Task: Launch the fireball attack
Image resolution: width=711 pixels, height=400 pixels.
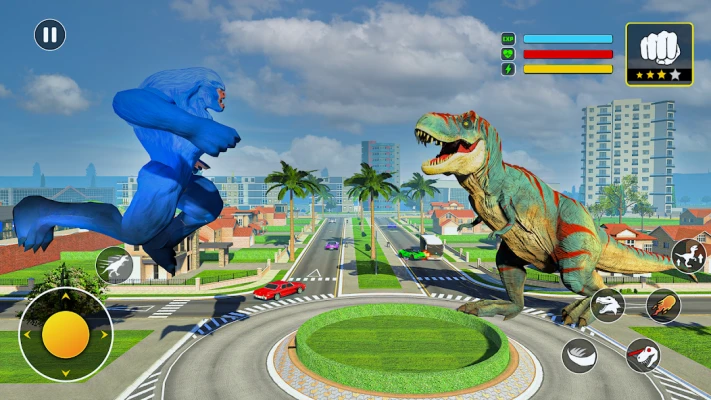Action: pos(663,305)
